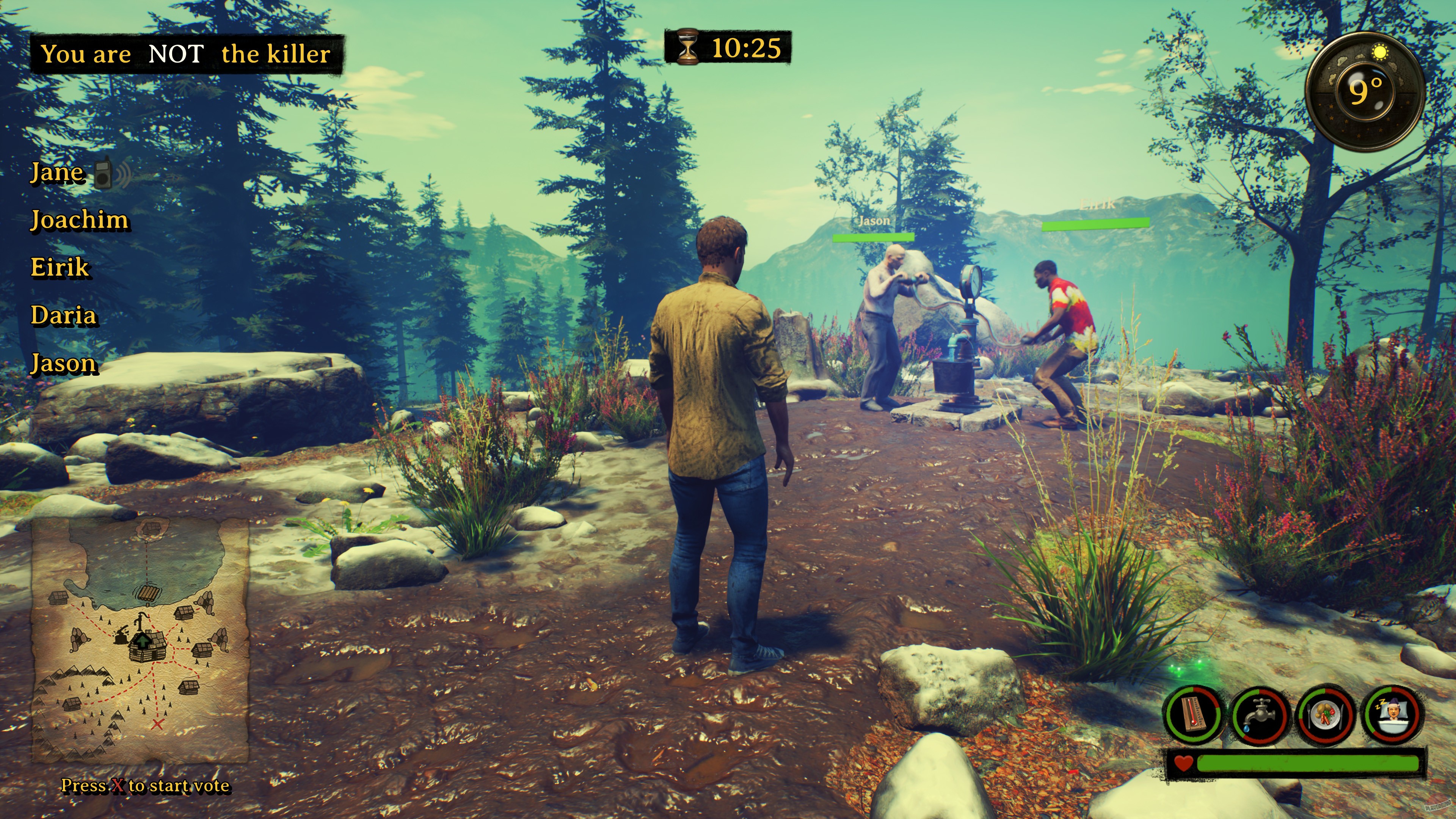Select the water tap thirst gauge icon
Screen dimensions: 1456x819
(x=1260, y=714)
